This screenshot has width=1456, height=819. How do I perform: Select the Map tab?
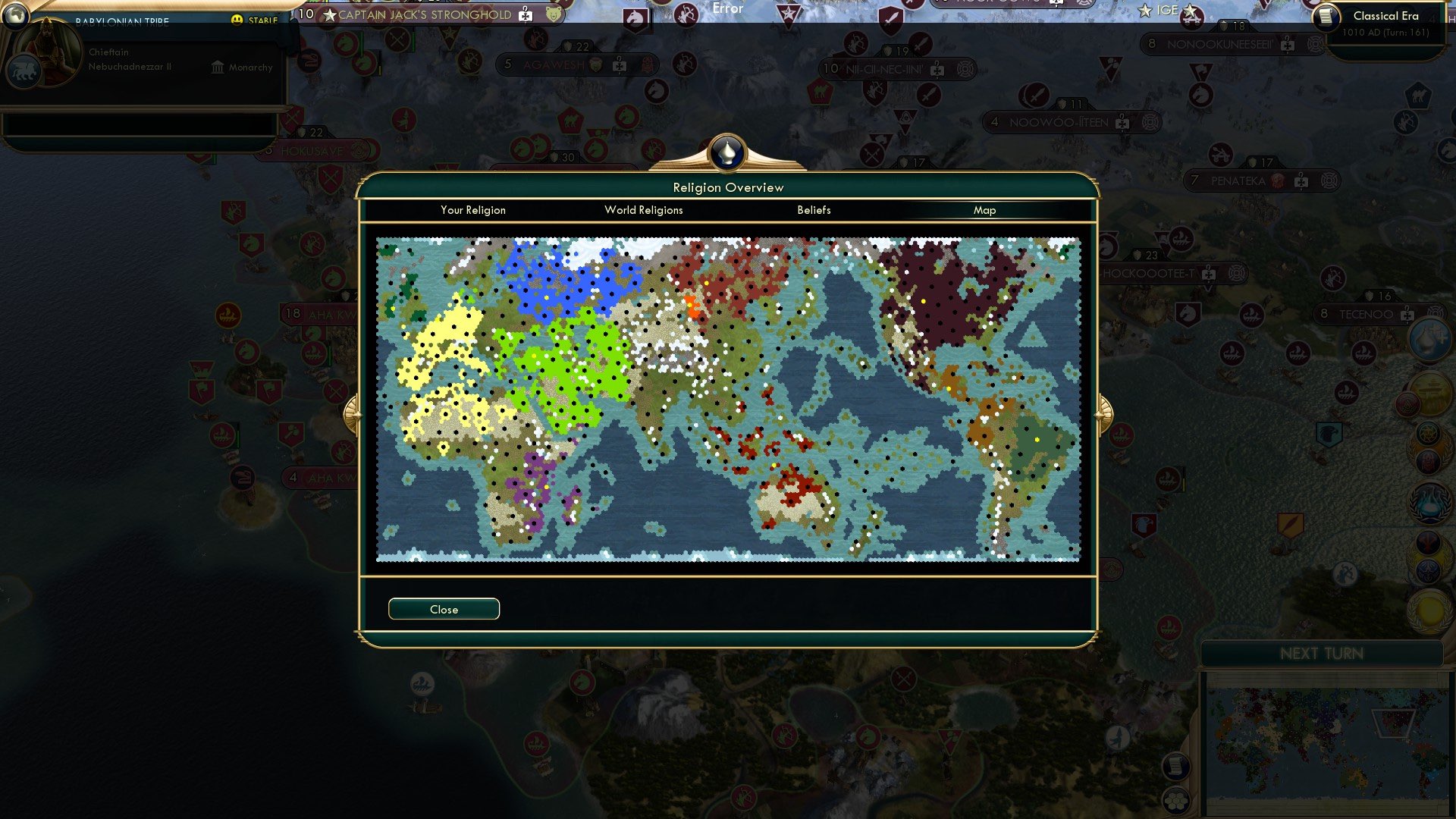point(985,210)
